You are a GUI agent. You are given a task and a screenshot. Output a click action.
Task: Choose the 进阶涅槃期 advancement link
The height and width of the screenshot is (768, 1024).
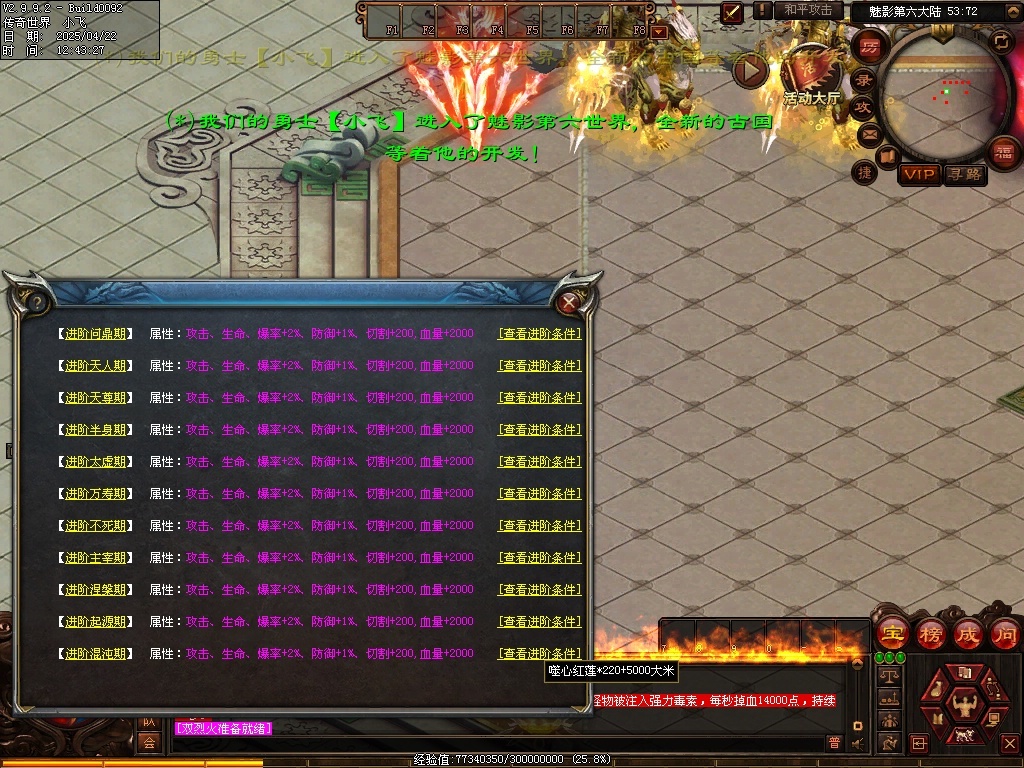click(96, 590)
